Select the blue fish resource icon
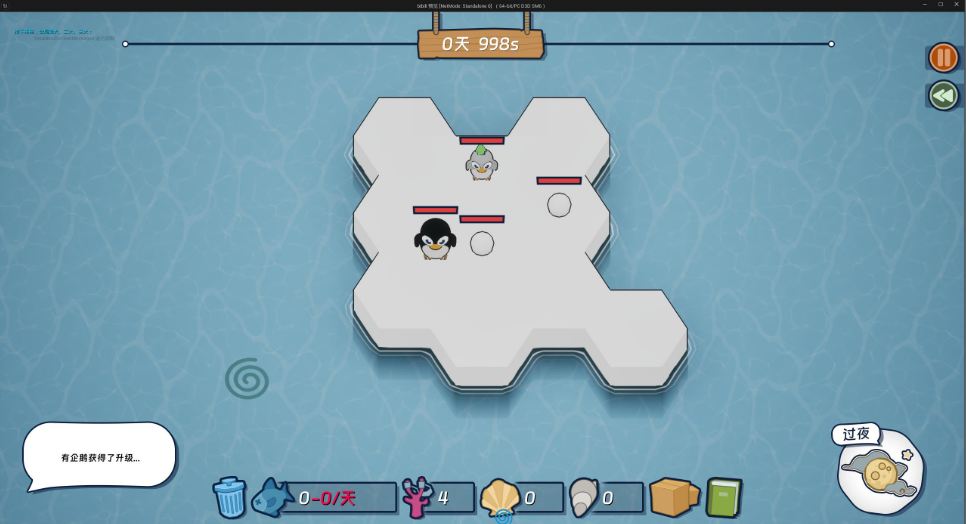 point(272,497)
